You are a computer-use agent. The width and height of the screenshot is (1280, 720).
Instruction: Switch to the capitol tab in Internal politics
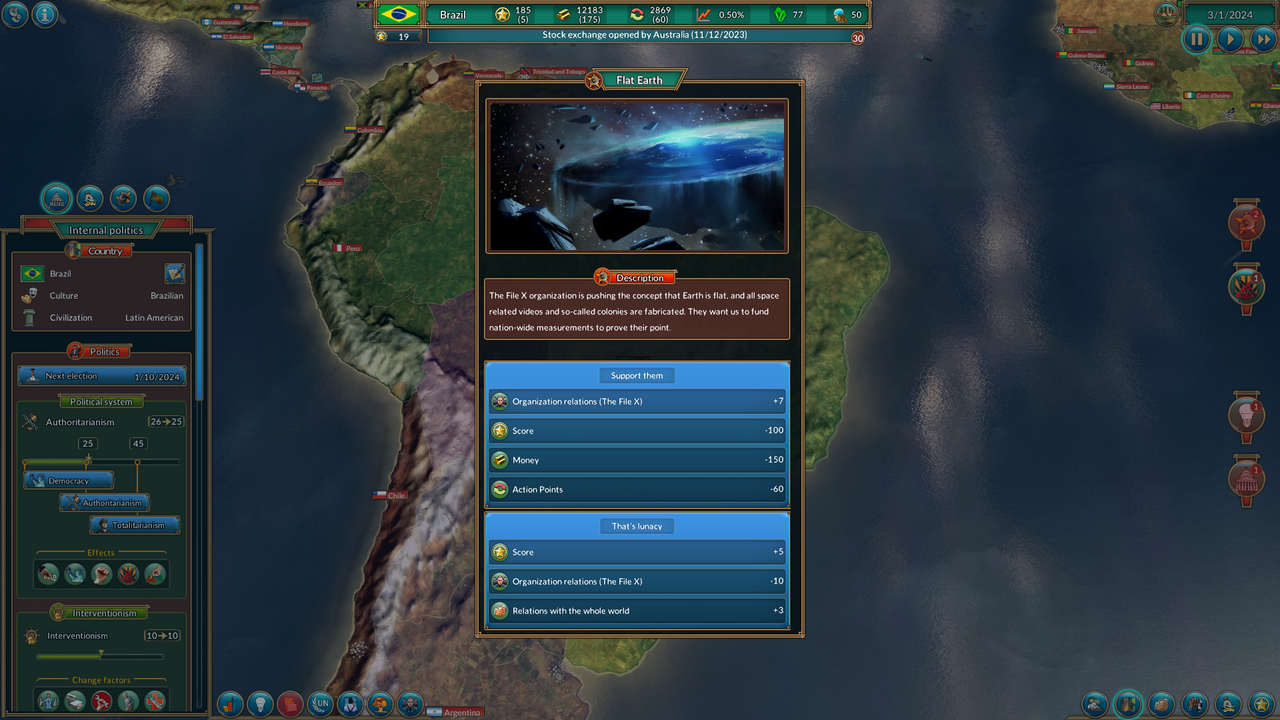pyautogui.click(x=56, y=198)
